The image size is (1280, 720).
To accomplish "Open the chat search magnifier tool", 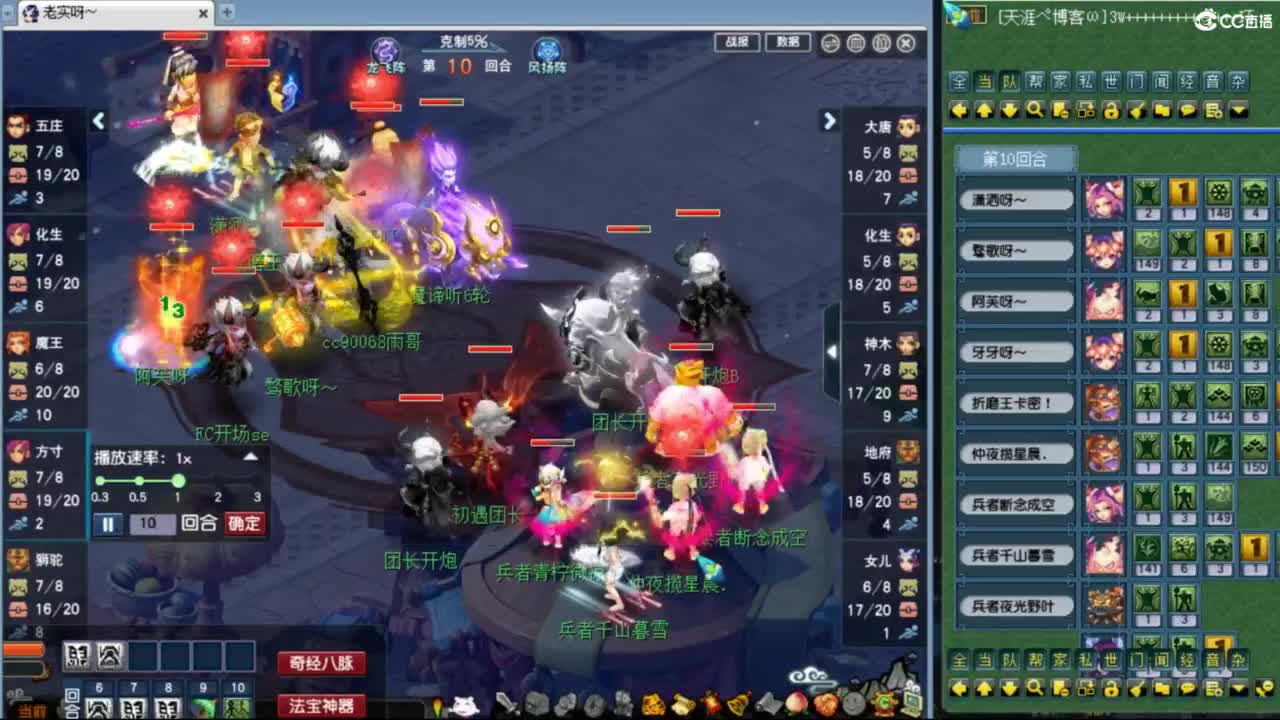I will click(1035, 110).
